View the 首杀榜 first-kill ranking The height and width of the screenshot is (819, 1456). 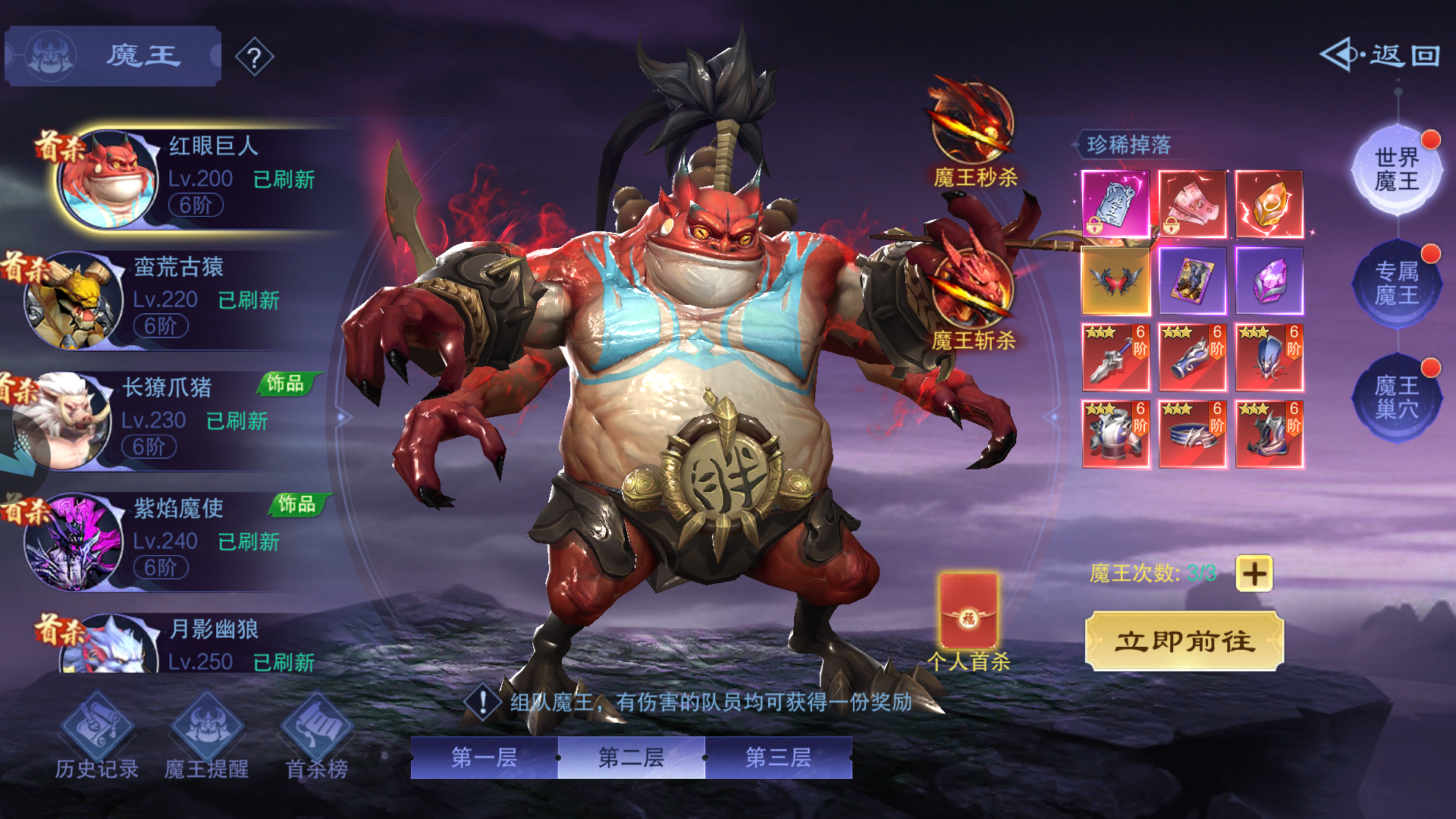(x=316, y=737)
